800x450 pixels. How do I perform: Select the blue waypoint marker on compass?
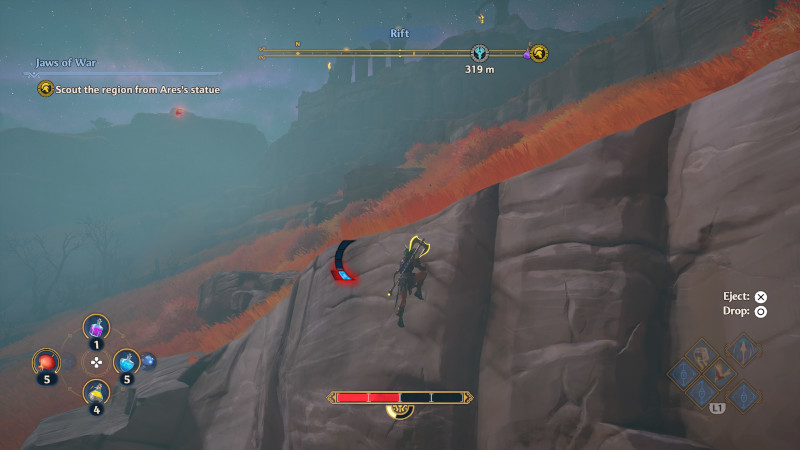point(480,53)
